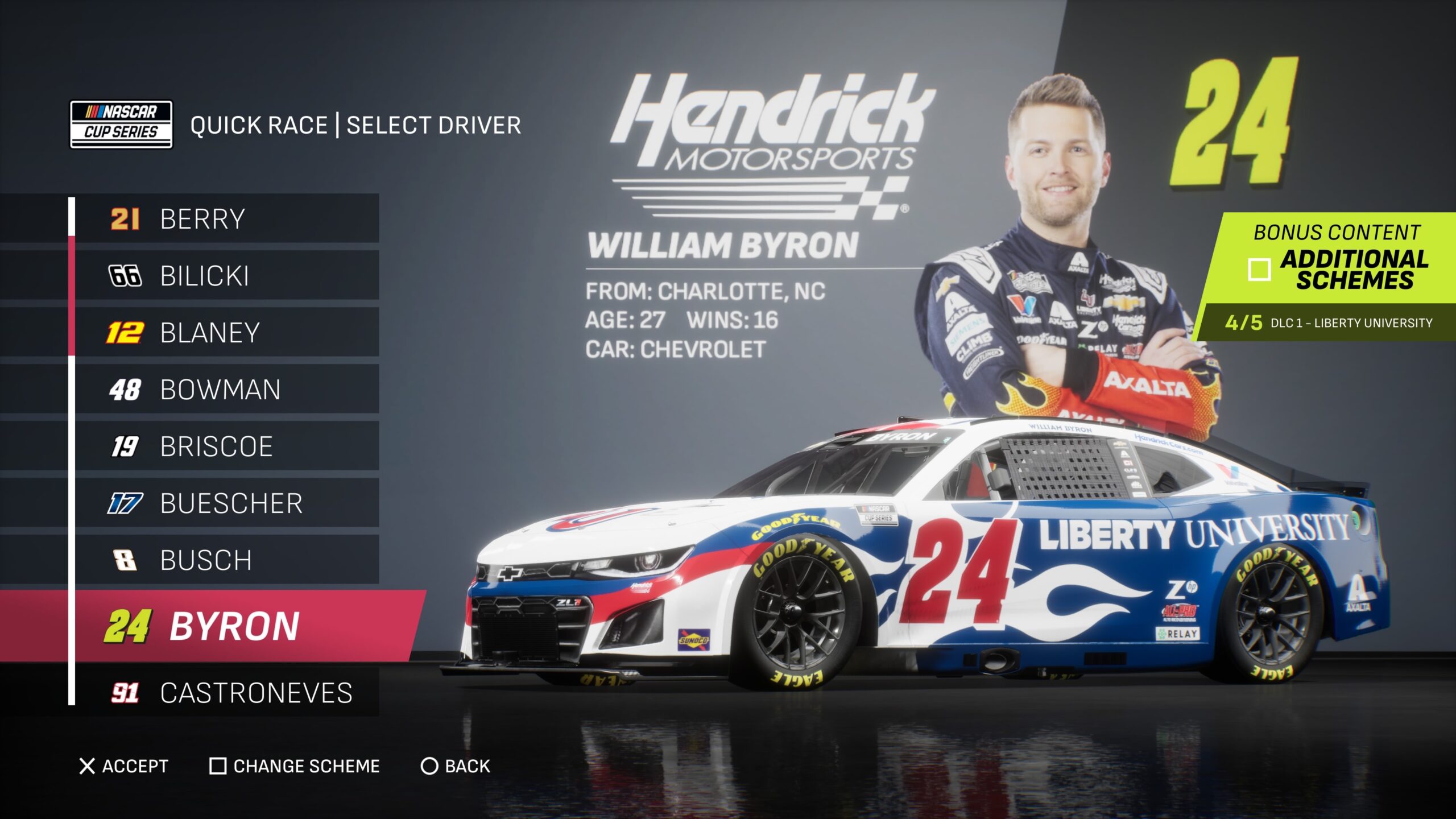Choose Briscoe, car 19

coord(227,446)
